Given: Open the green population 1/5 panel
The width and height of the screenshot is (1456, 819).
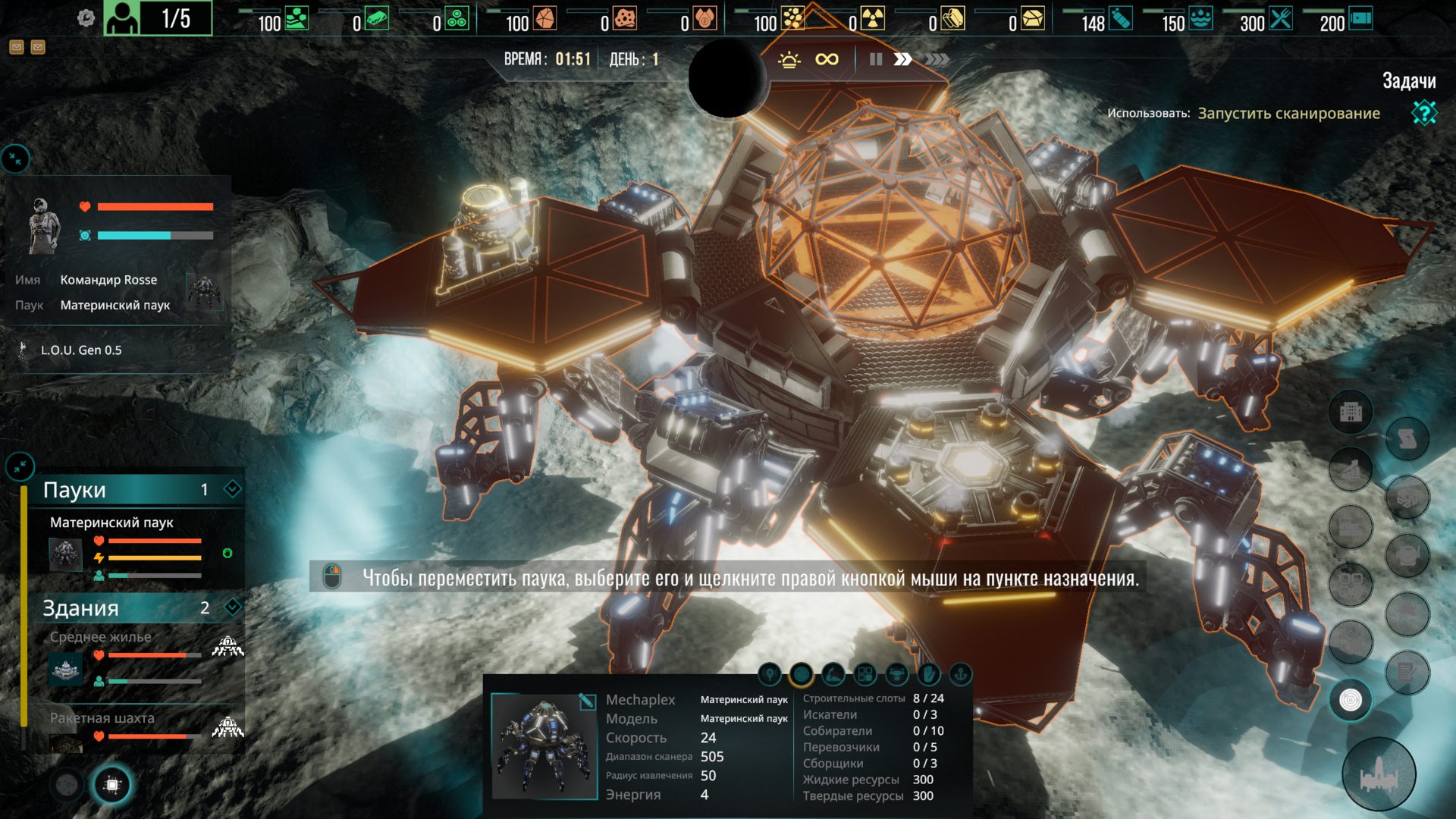Looking at the screenshot, I should [x=158, y=18].
